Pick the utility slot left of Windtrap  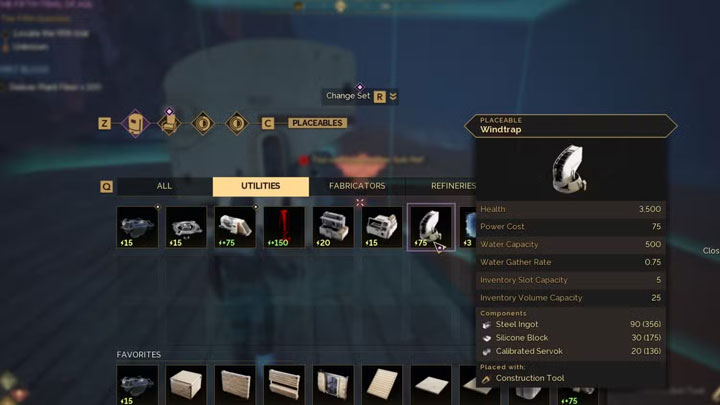(x=382, y=227)
